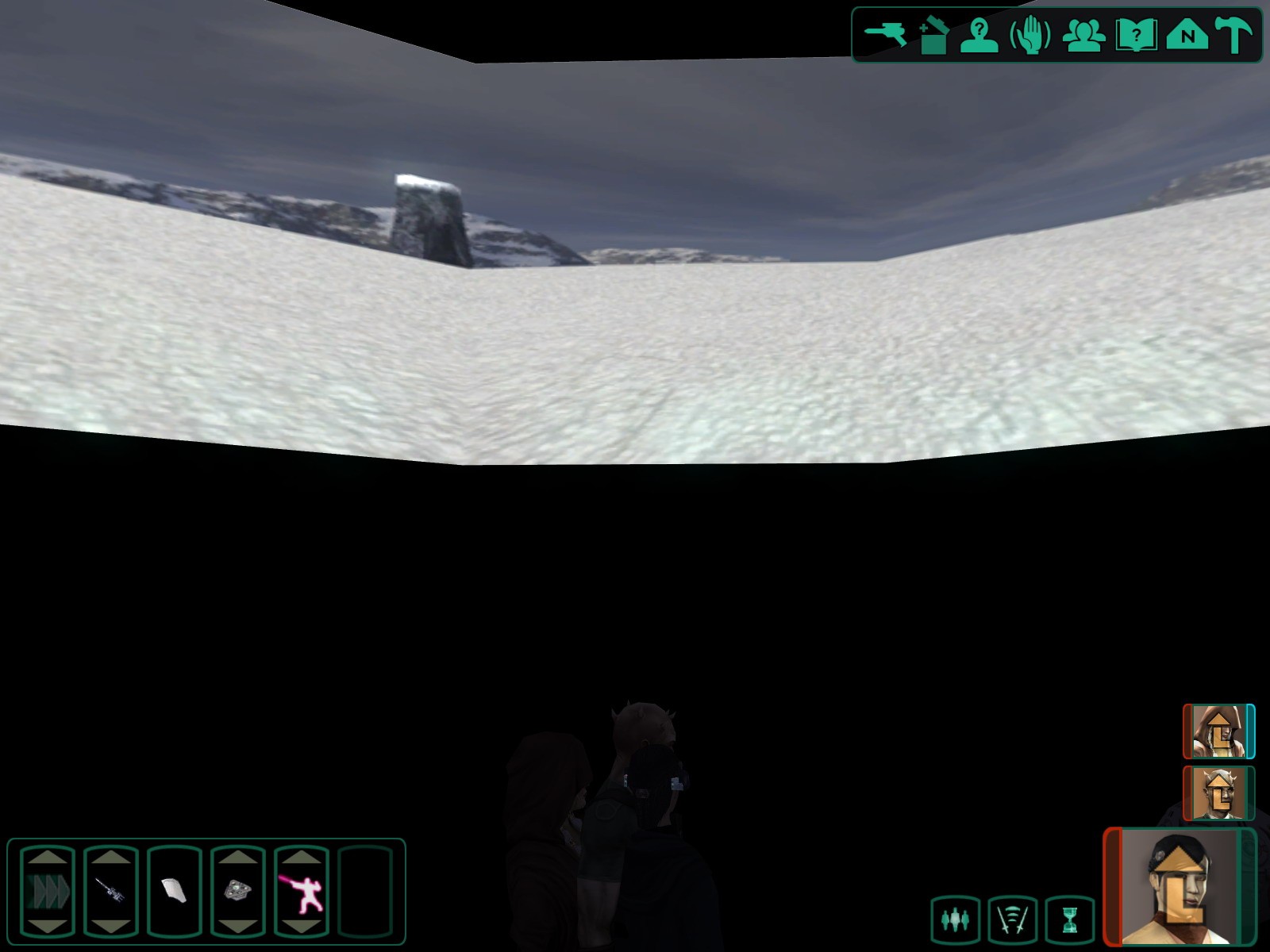Image resolution: width=1270 pixels, height=952 pixels.
Task: Open options with the hammer icon
Action: [x=1234, y=36]
